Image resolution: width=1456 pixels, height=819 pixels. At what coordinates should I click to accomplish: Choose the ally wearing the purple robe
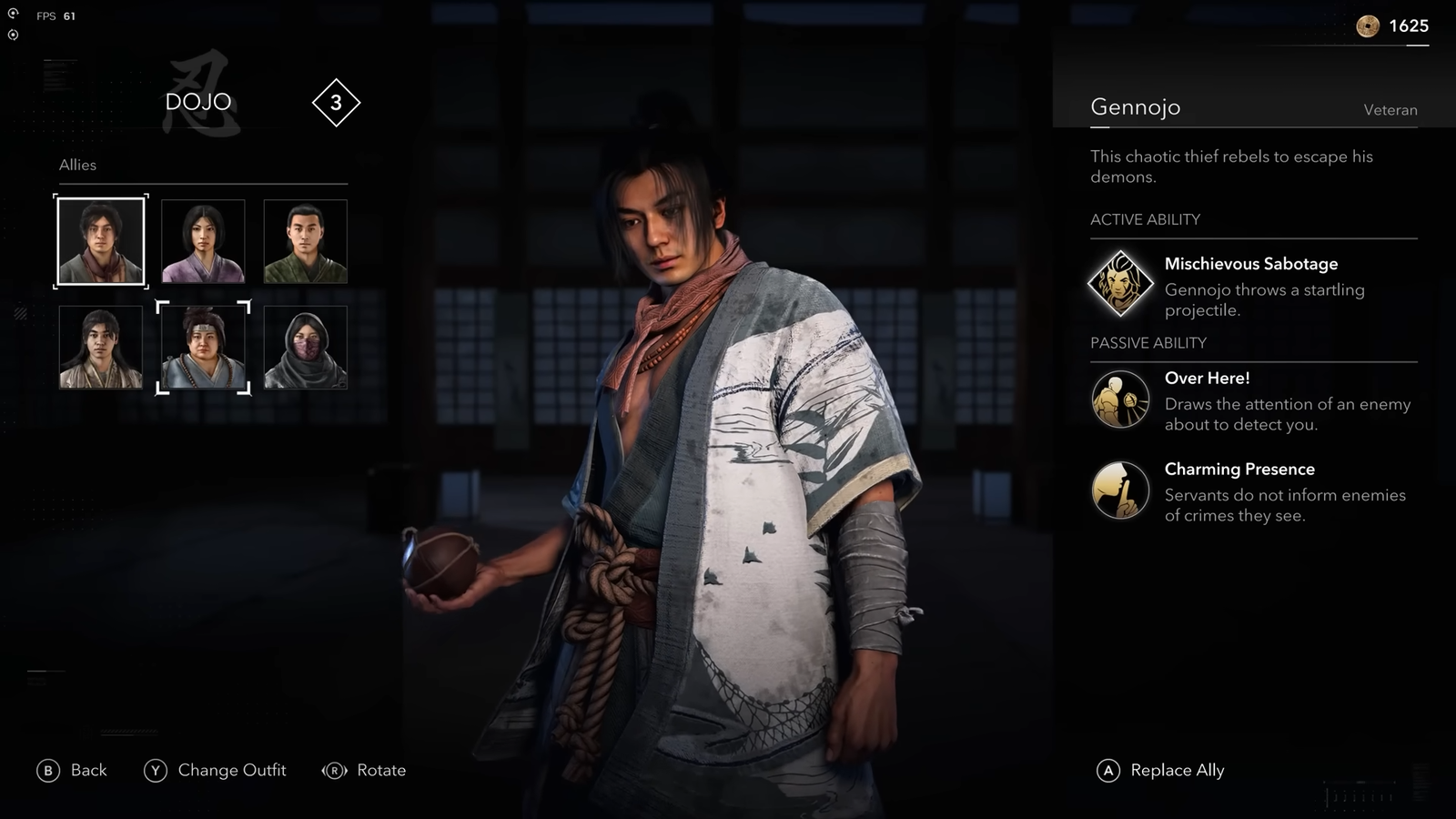coord(203,239)
